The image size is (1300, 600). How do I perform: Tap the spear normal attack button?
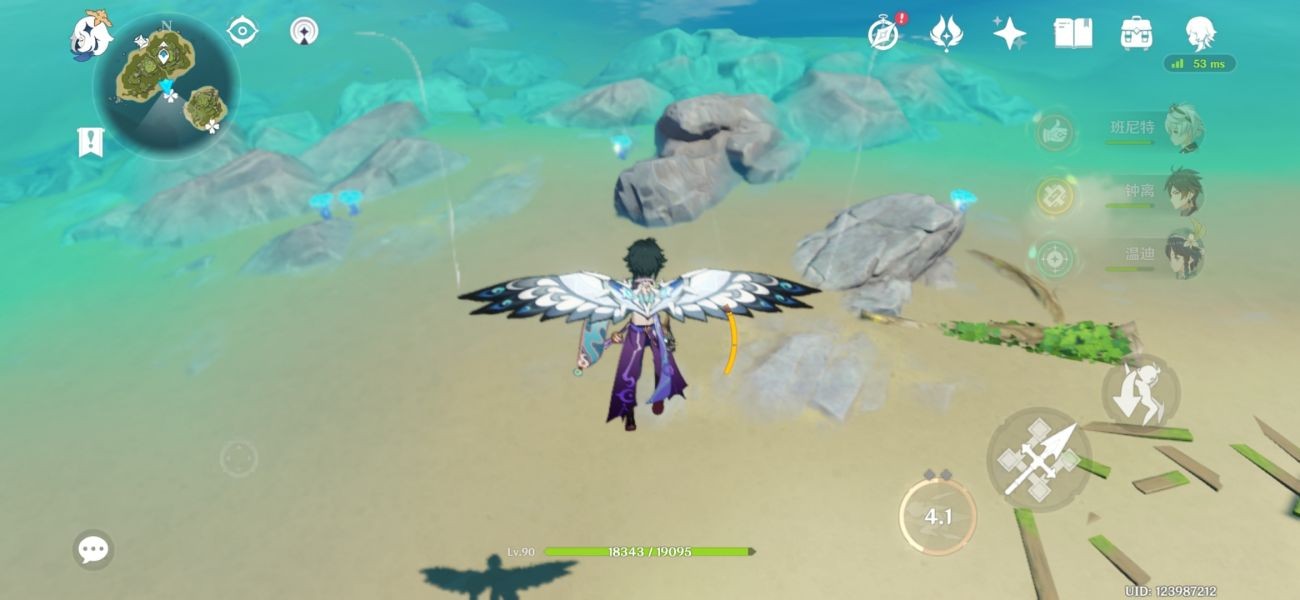tap(1040, 460)
